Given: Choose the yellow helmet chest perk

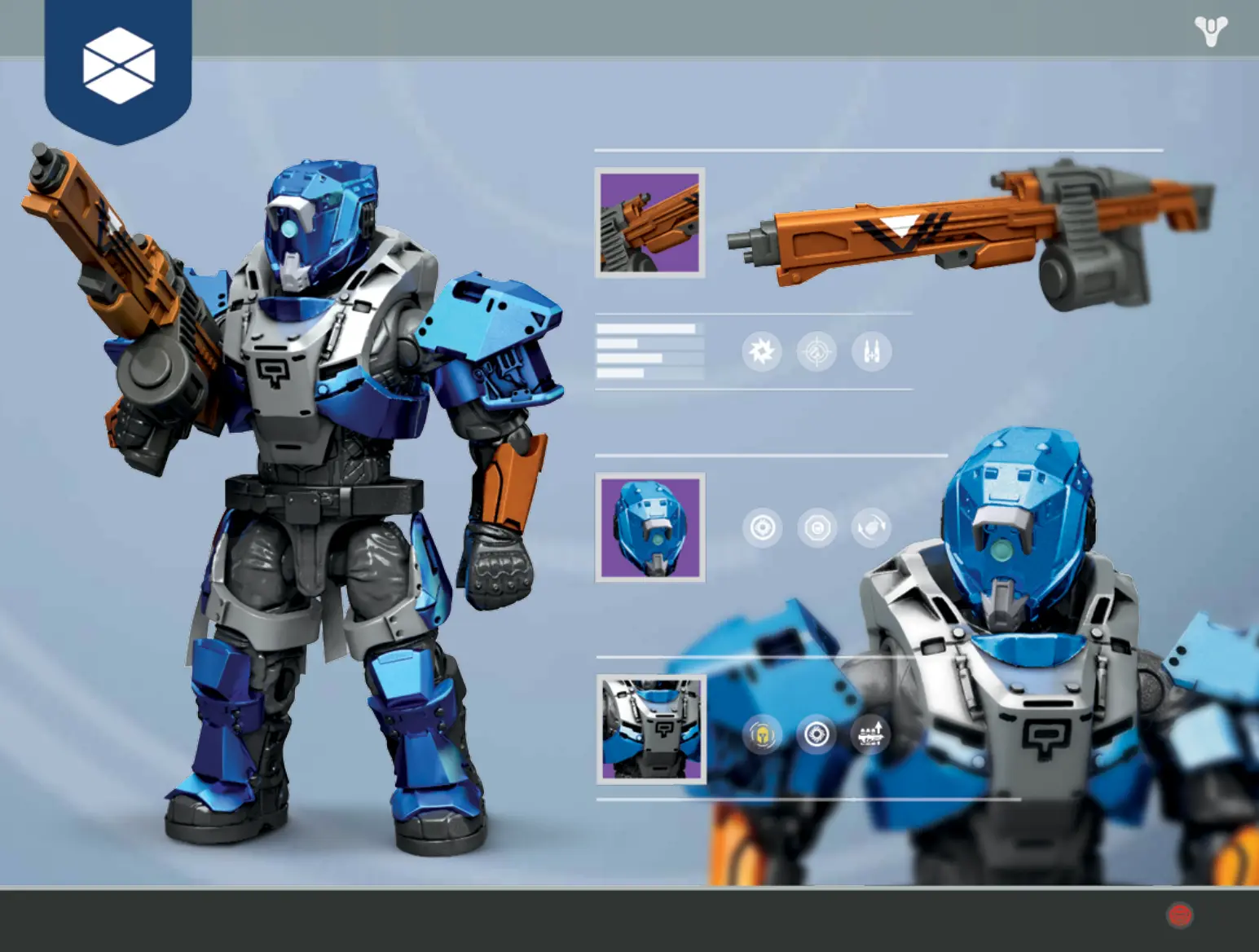Looking at the screenshot, I should pos(762,735).
